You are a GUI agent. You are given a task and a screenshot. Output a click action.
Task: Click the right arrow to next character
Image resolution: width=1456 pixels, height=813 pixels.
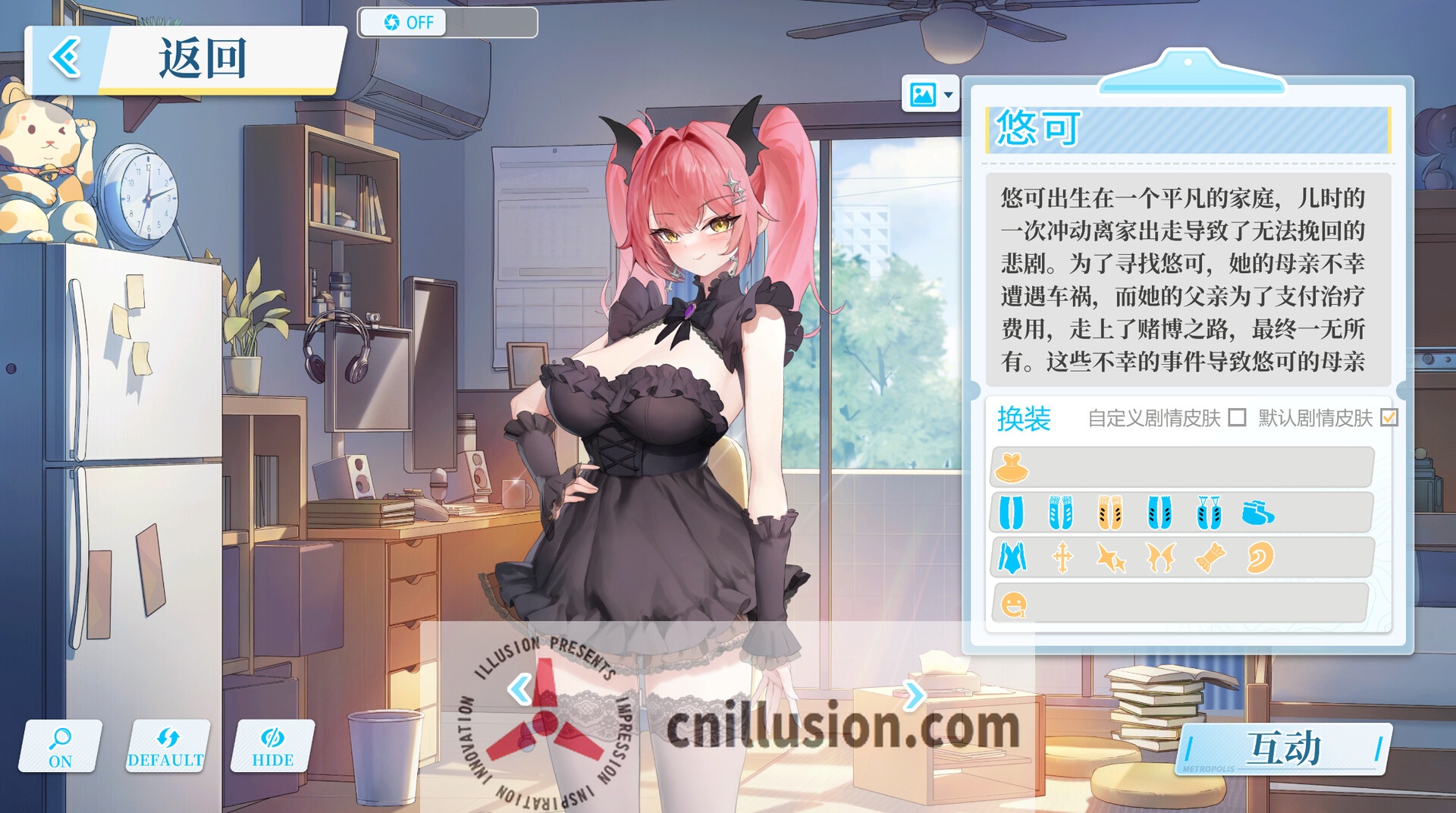(x=918, y=693)
